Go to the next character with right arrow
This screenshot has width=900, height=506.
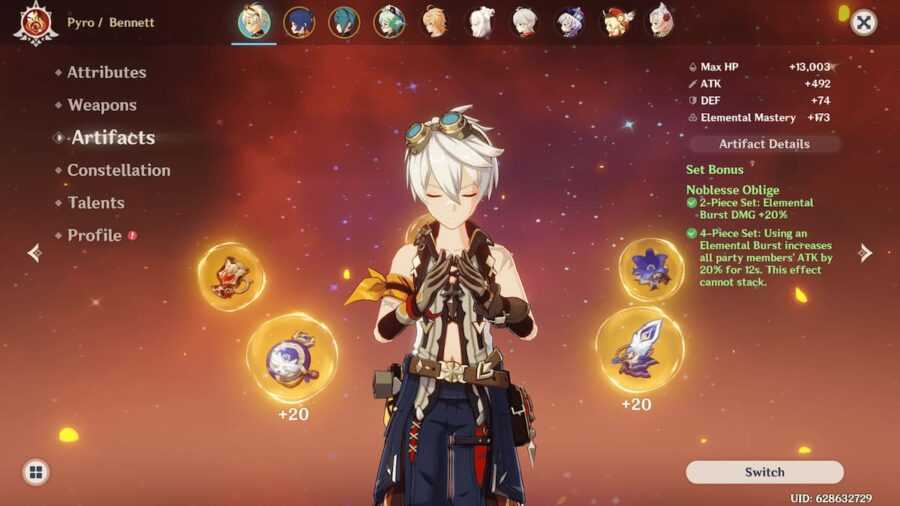click(x=865, y=253)
